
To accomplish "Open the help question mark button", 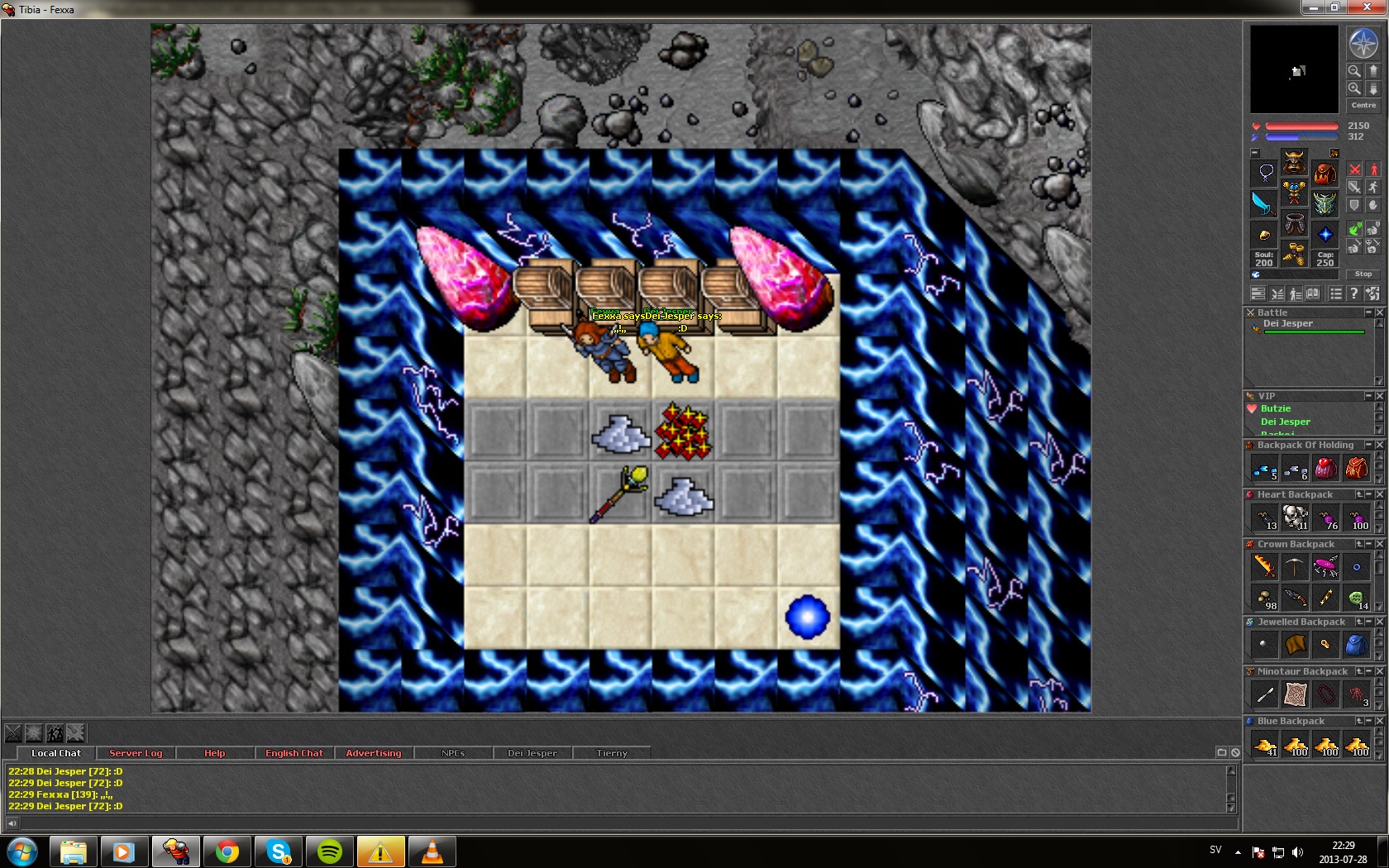I will (x=1353, y=293).
